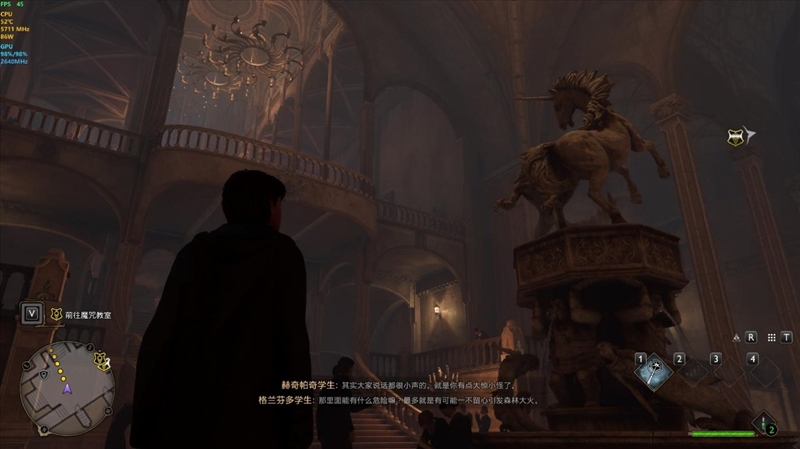Click the gold quest shield on the minimap edge
Image resolution: width=800 pixels, height=449 pixels.
pyautogui.click(x=102, y=358)
